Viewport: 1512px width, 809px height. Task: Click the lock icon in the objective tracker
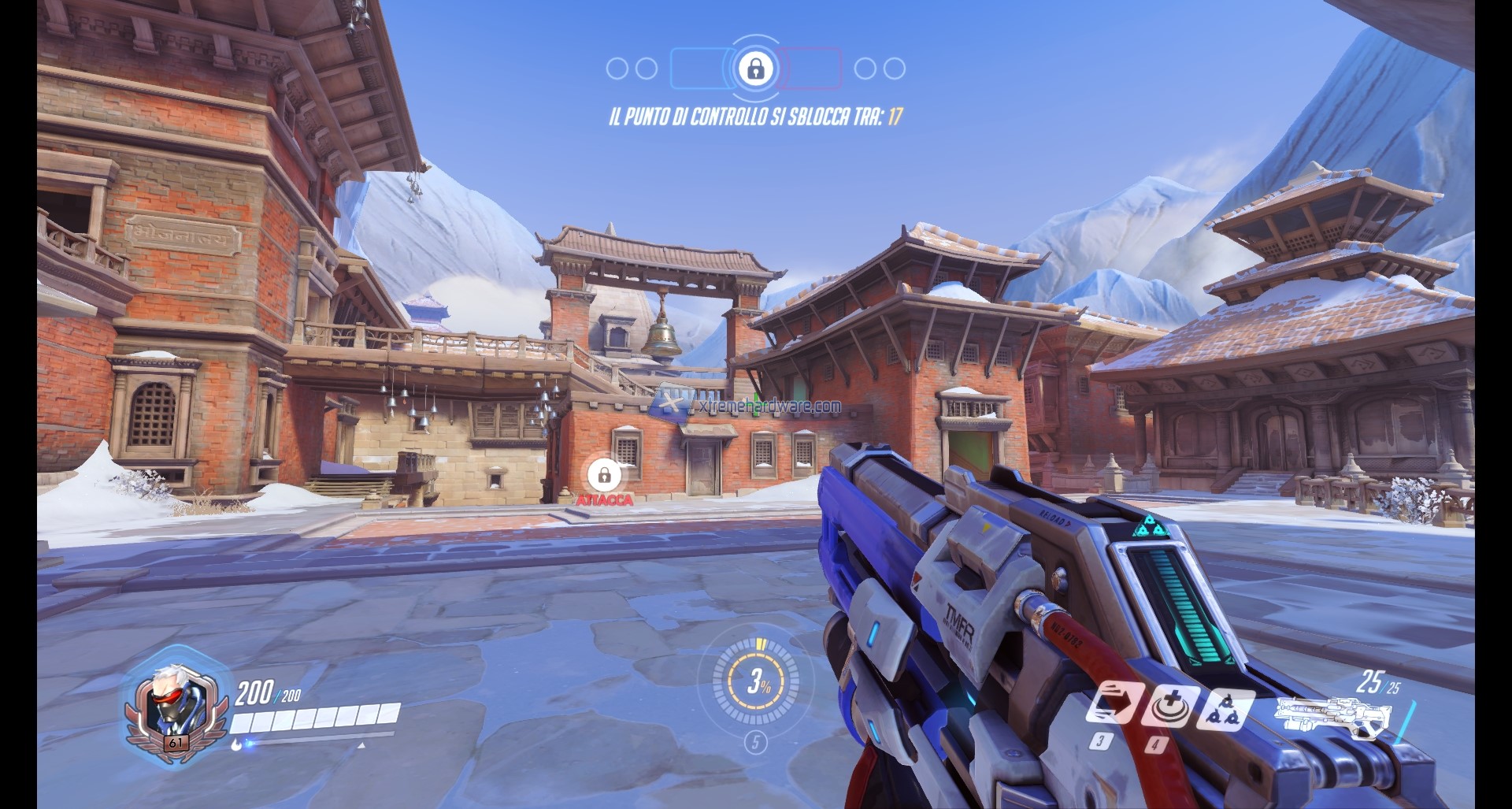(756, 68)
